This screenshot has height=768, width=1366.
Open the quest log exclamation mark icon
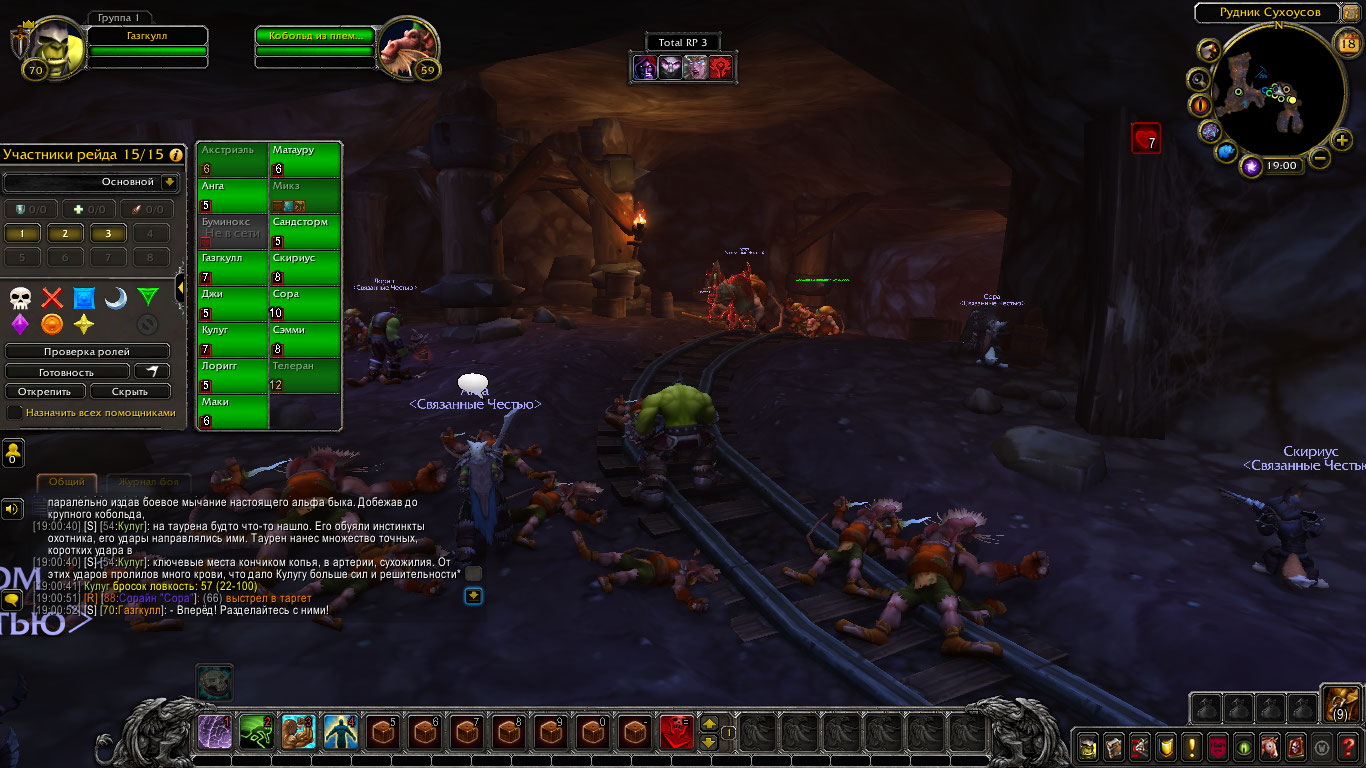(x=1192, y=746)
